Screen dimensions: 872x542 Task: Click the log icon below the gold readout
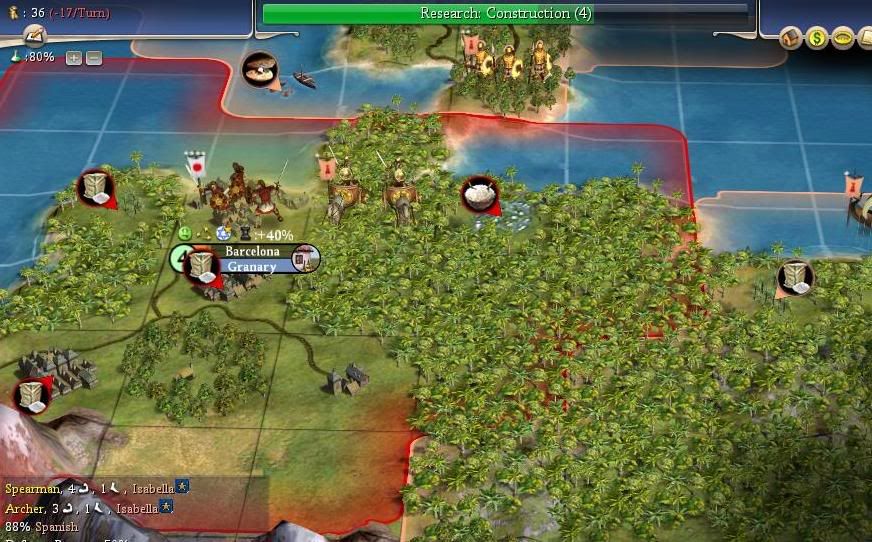[35, 36]
